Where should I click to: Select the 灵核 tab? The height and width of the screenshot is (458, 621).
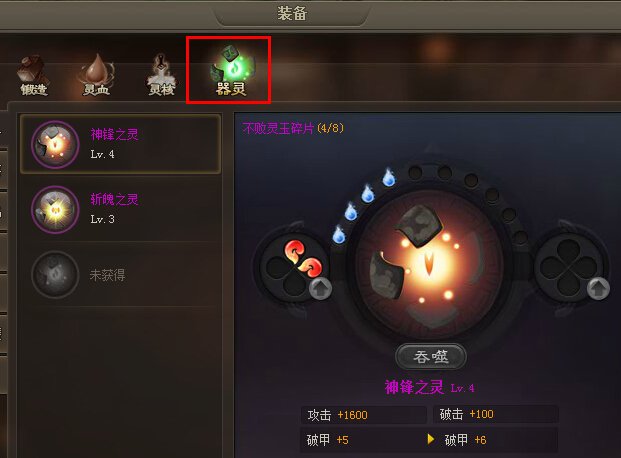point(162,75)
